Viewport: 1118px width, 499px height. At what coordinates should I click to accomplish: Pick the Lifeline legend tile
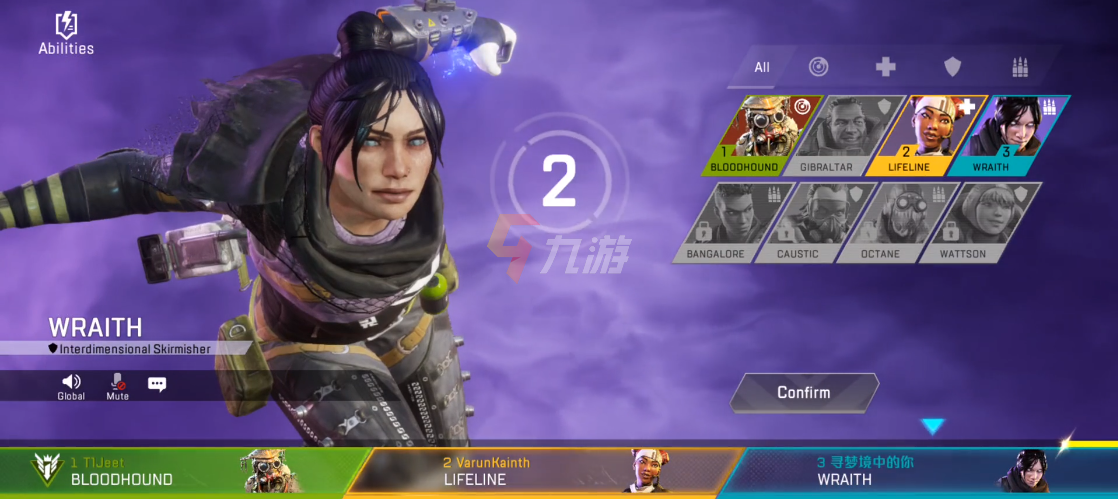point(921,134)
